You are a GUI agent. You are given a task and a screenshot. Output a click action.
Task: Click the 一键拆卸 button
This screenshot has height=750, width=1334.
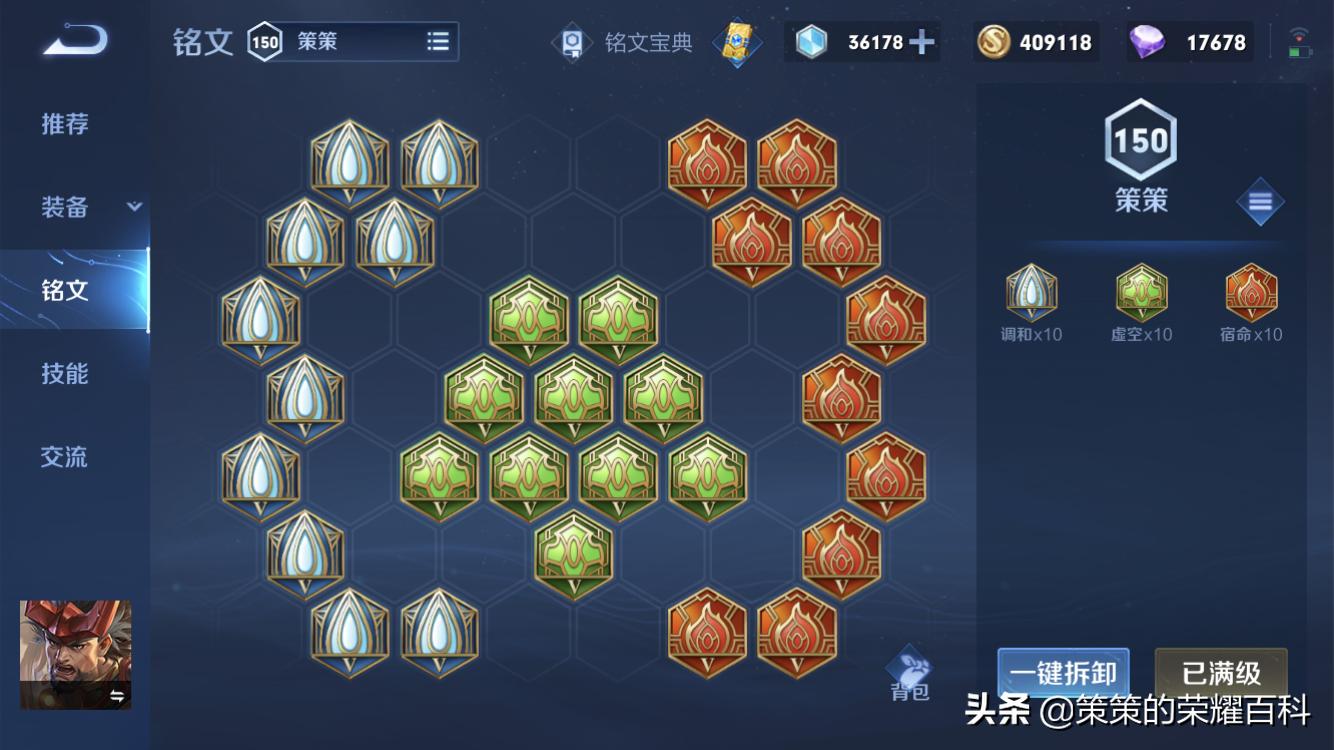coord(1063,674)
